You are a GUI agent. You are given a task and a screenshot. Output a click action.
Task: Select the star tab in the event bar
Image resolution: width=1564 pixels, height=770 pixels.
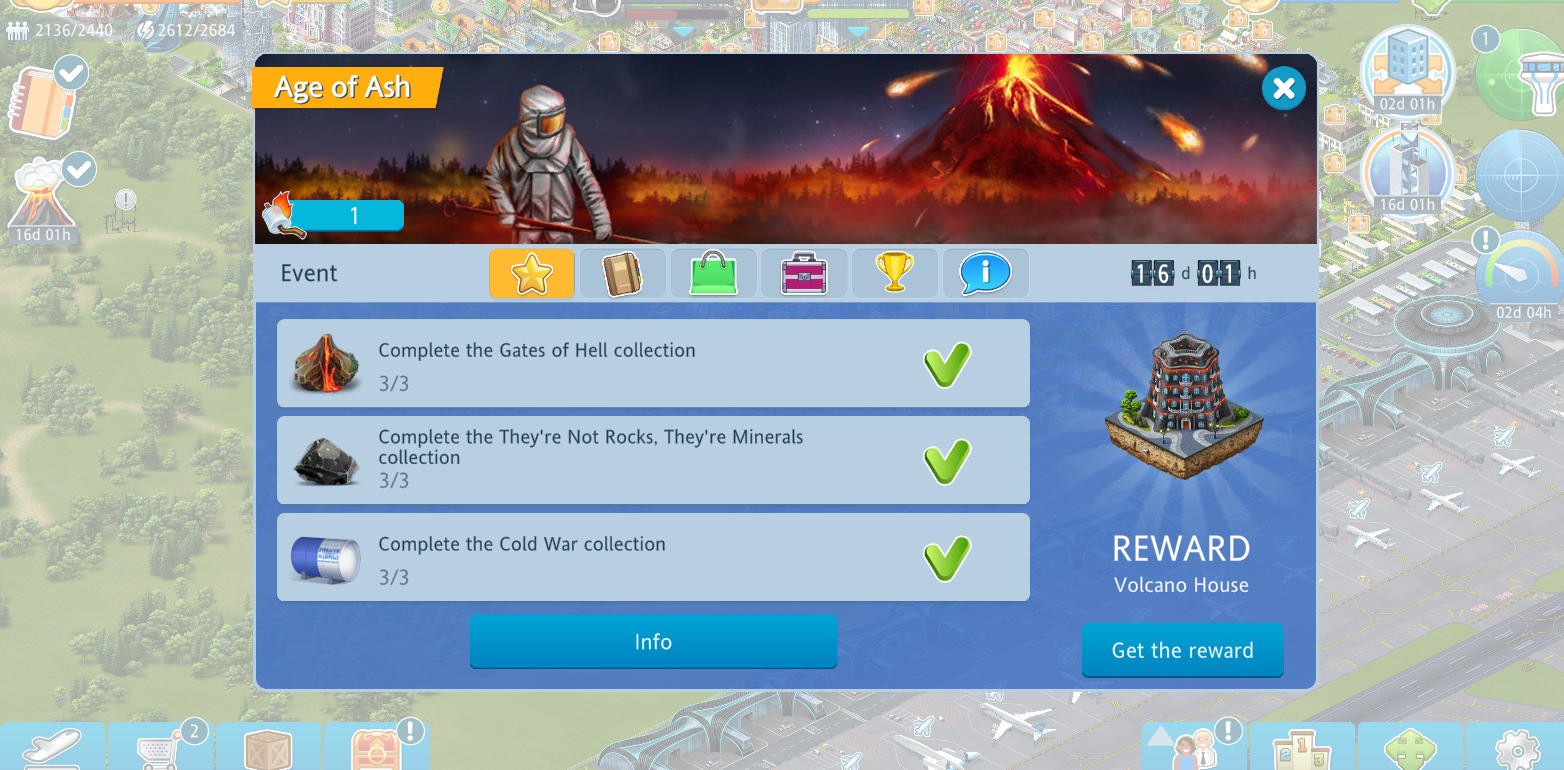531,274
